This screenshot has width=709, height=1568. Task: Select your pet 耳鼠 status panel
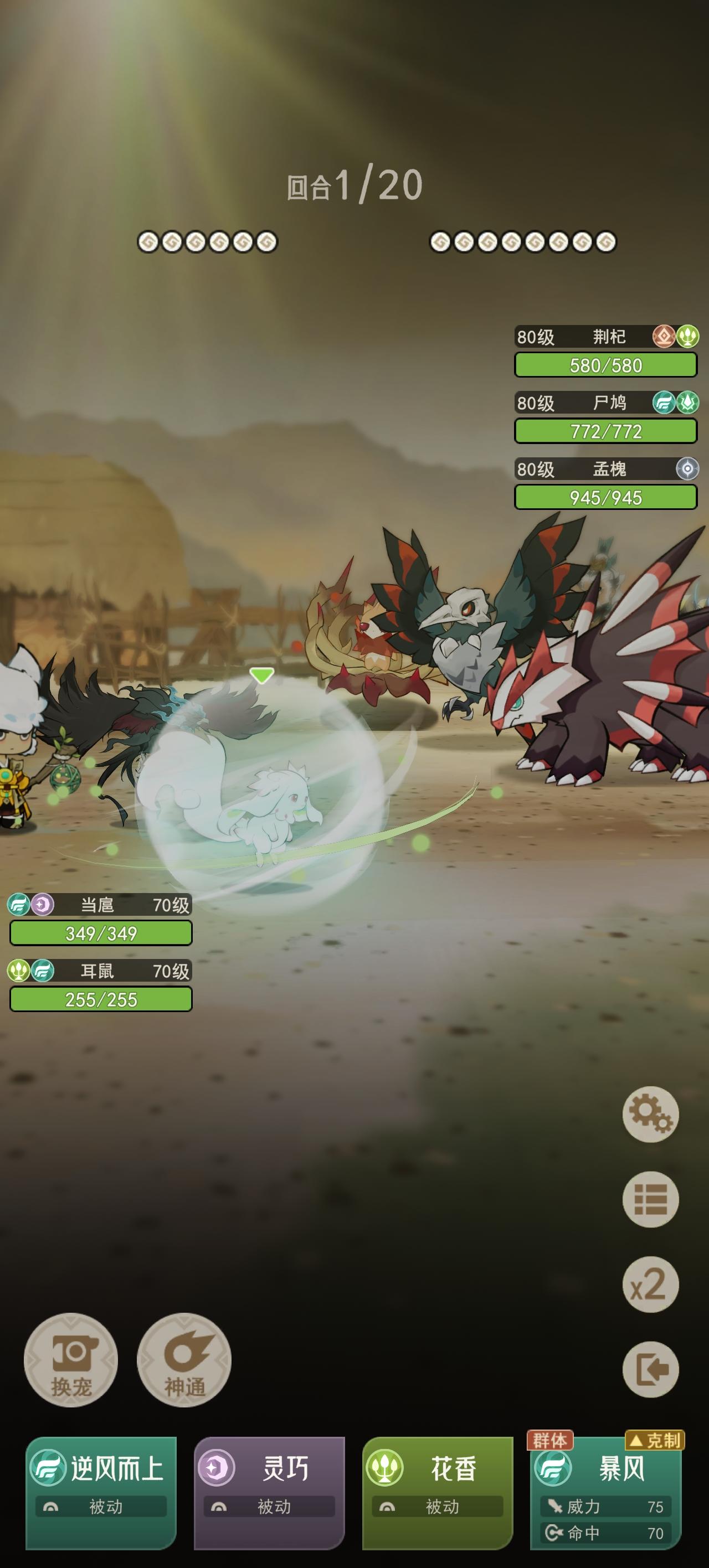pyautogui.click(x=100, y=986)
